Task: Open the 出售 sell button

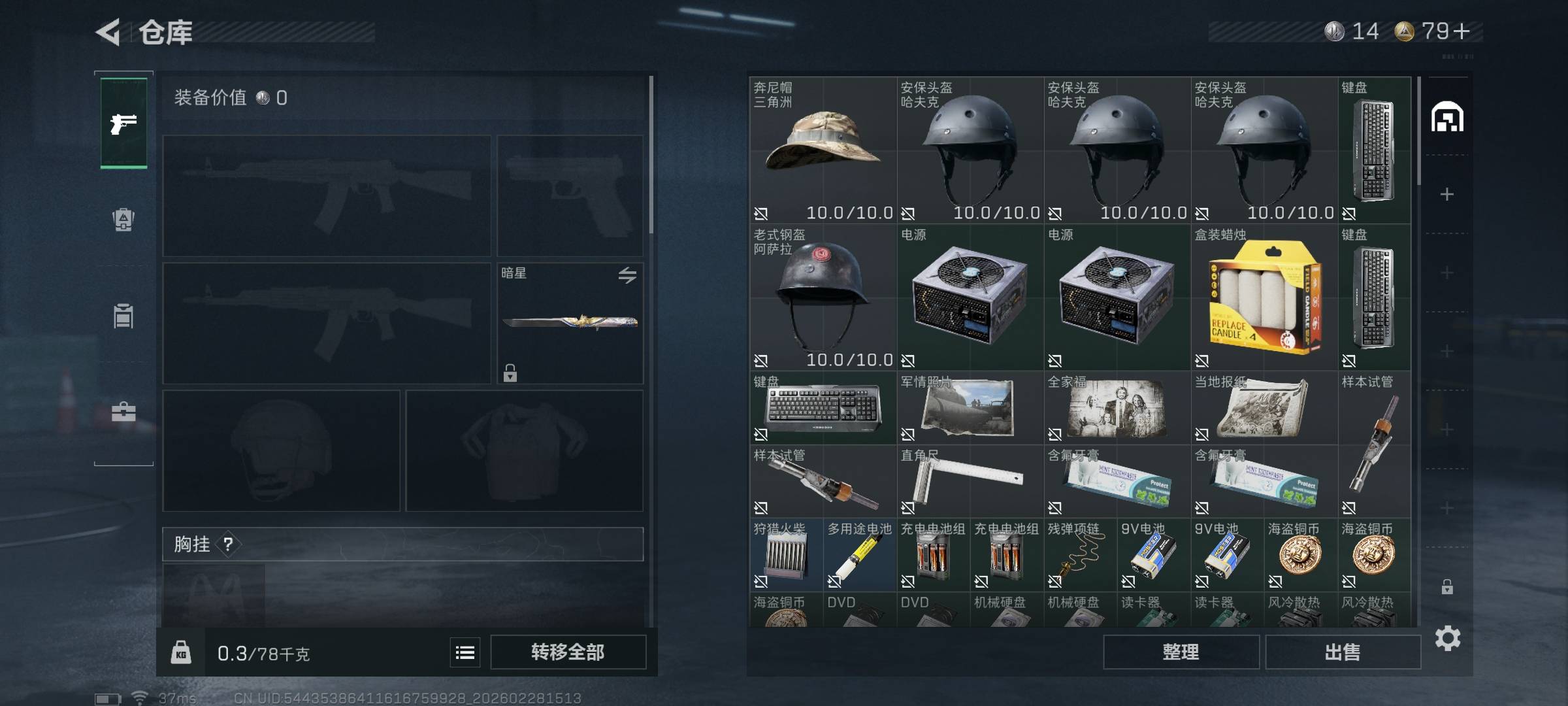Action: point(1343,652)
